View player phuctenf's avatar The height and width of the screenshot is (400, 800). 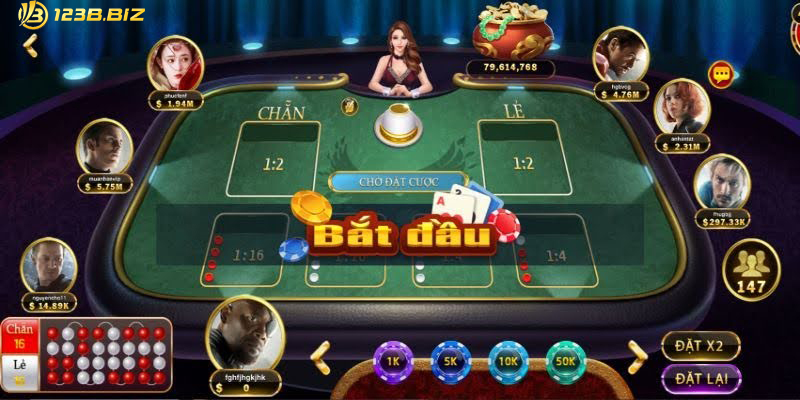pos(174,64)
